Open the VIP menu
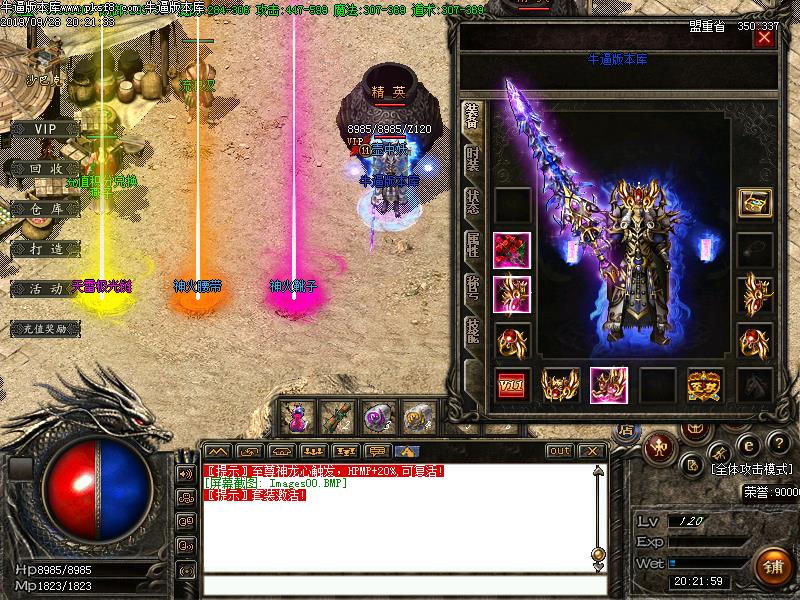This screenshot has height=600, width=800. tap(45, 129)
